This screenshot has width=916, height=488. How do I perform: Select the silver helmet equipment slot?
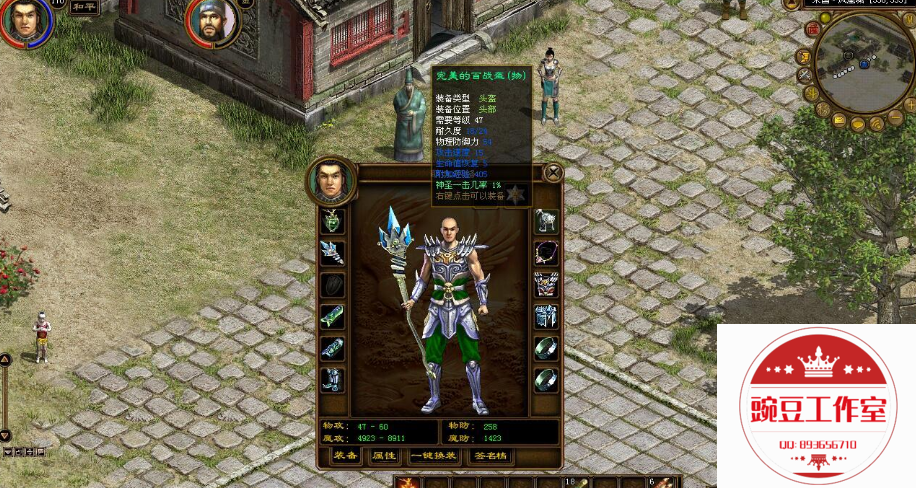click(x=546, y=220)
